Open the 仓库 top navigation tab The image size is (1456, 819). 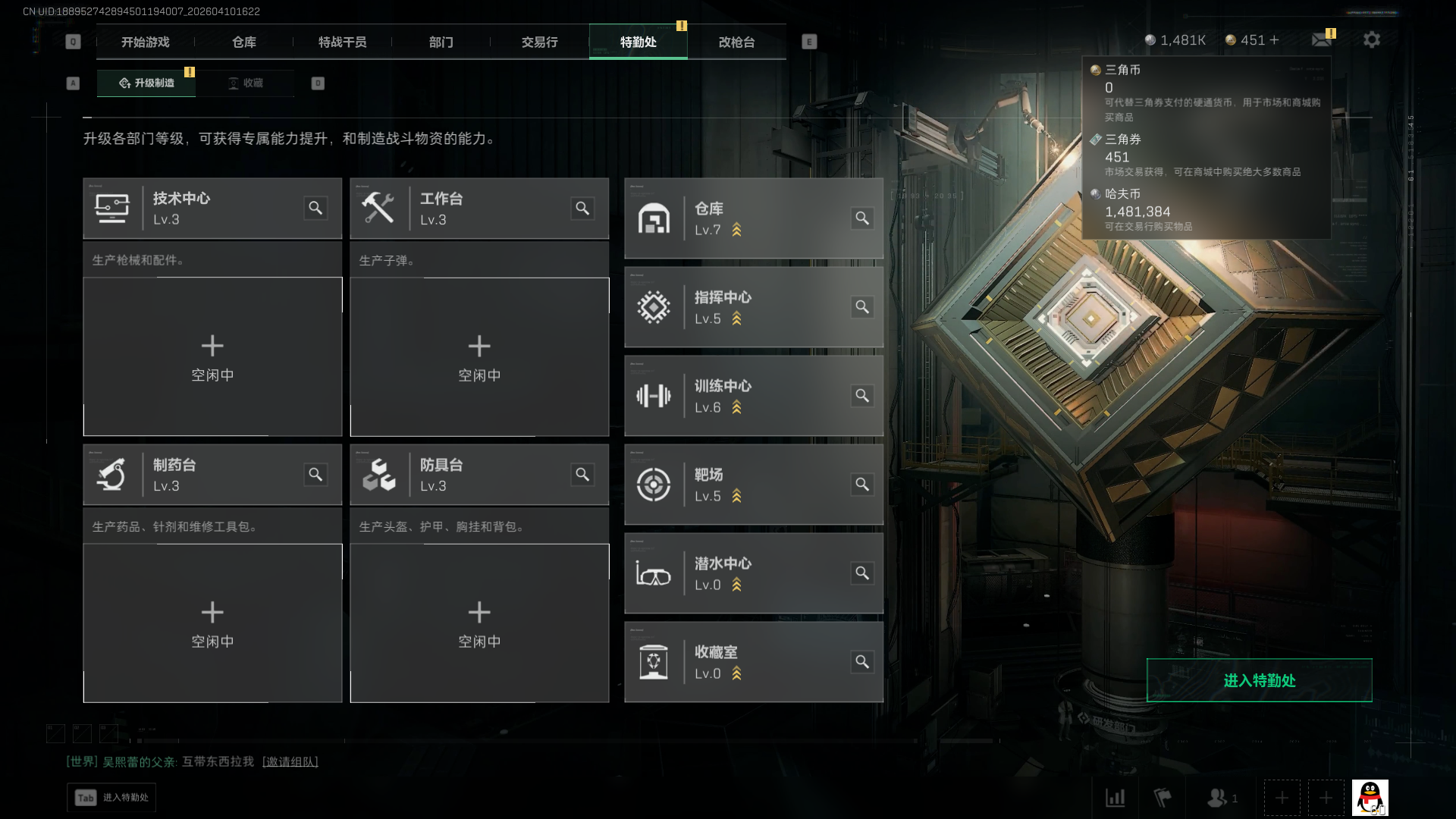243,42
